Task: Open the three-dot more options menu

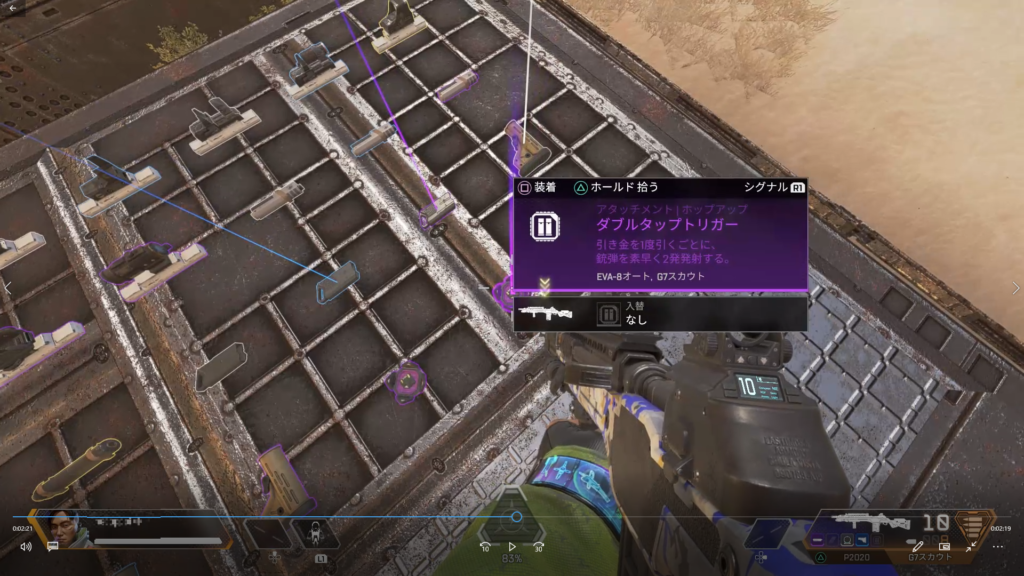Action: [998, 547]
